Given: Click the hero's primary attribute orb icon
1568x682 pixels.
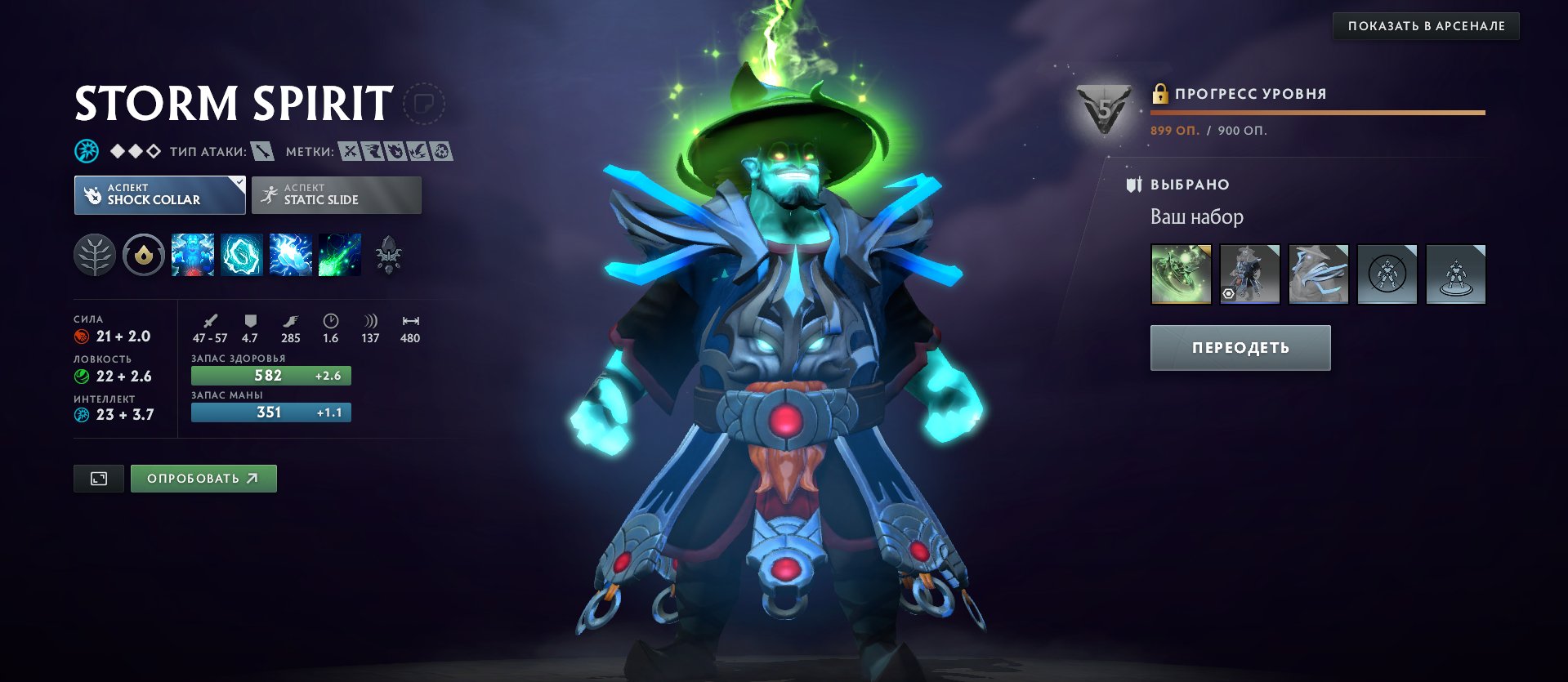Looking at the screenshot, I should (x=85, y=150).
